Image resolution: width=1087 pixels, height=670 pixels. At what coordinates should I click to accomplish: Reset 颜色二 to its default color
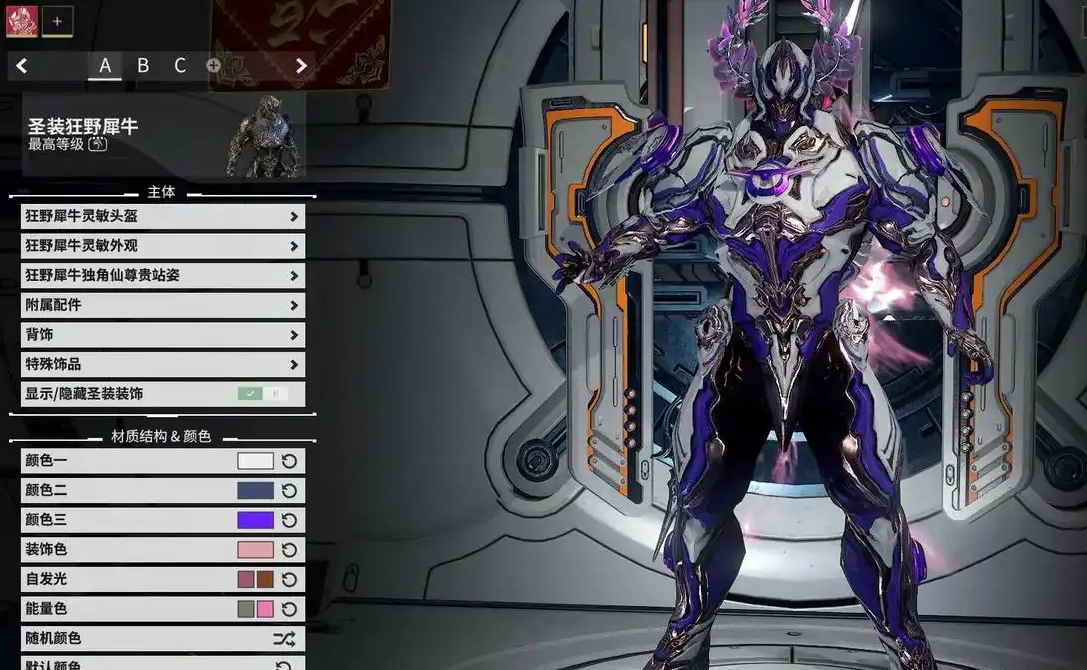pyautogui.click(x=289, y=491)
